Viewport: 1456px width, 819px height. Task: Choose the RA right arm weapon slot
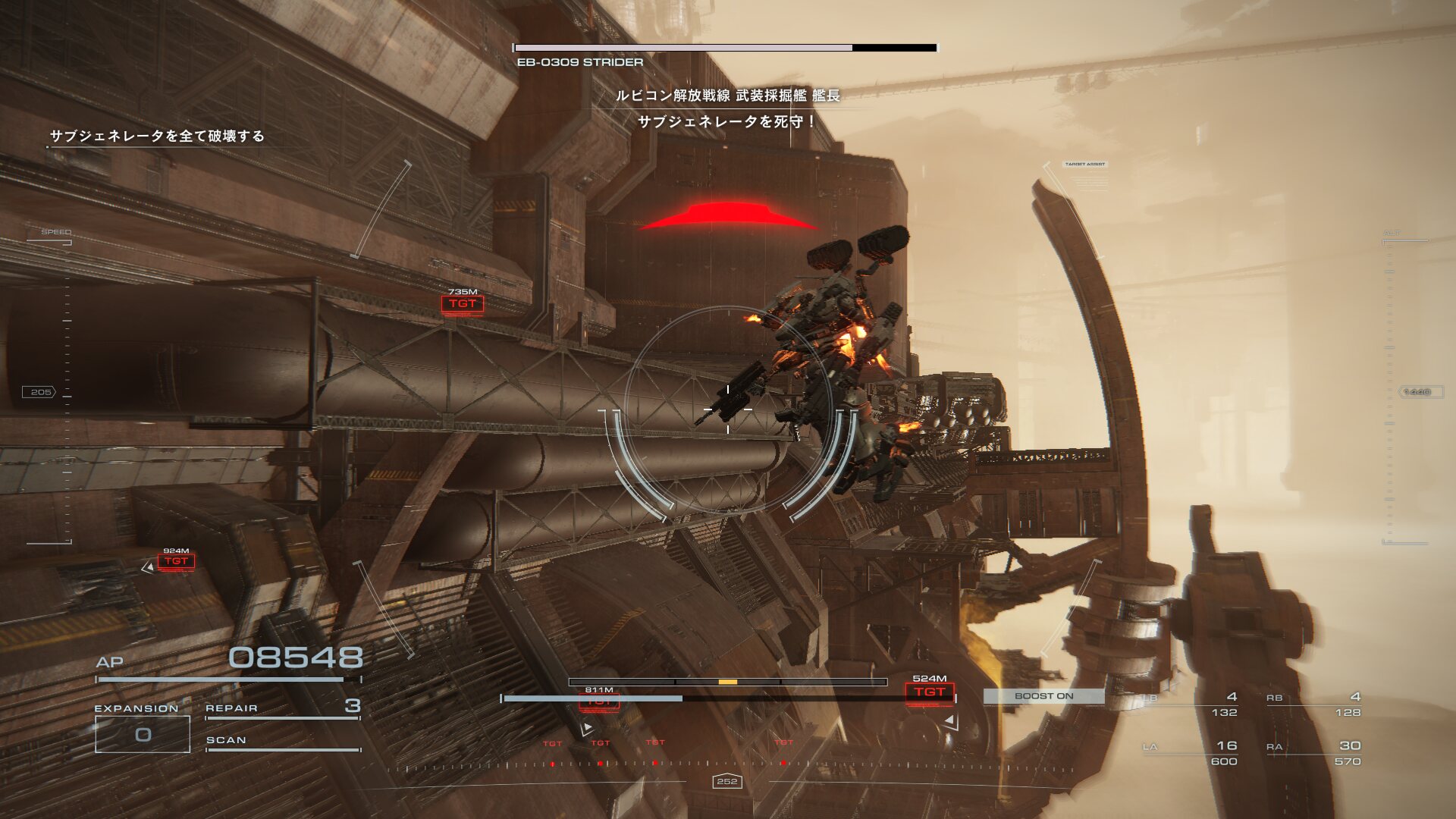coord(1313,753)
